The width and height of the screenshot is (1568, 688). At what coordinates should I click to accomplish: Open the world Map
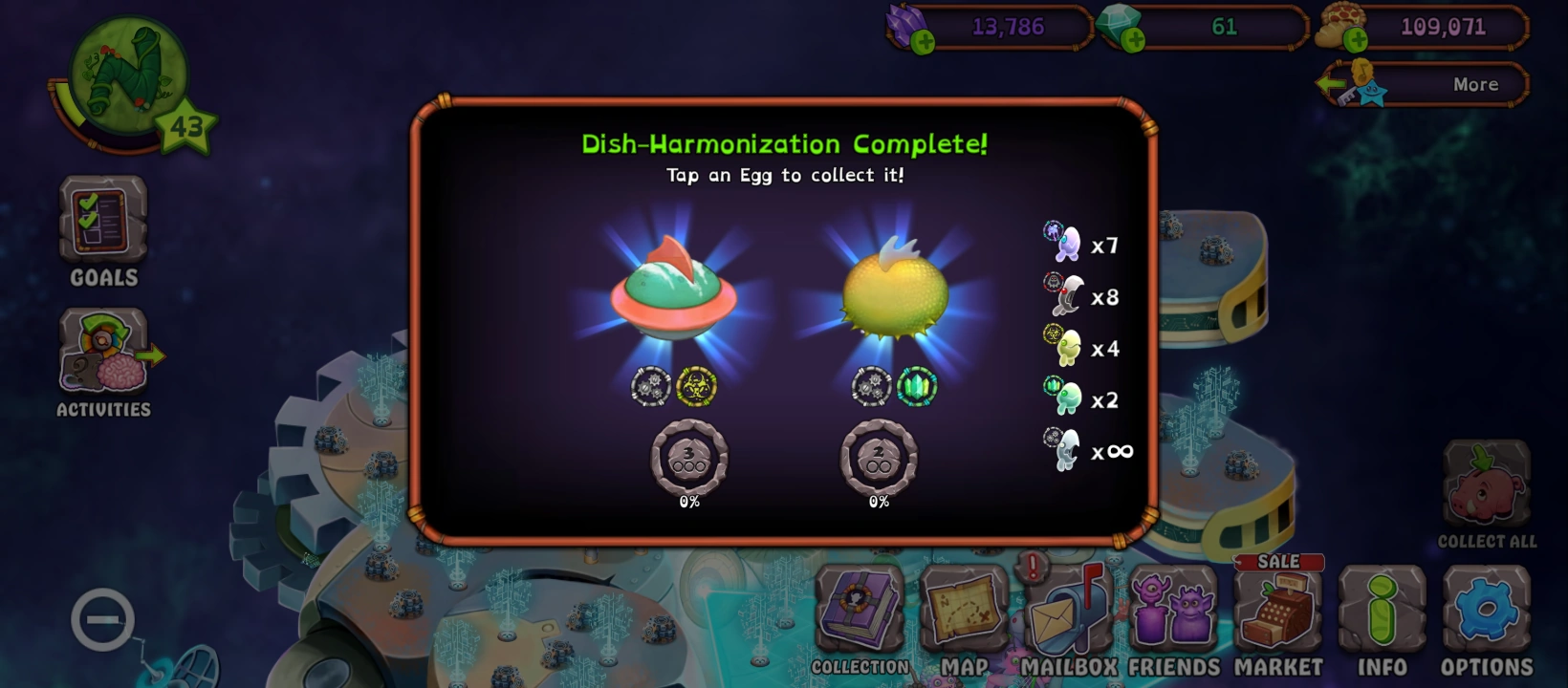(965, 612)
